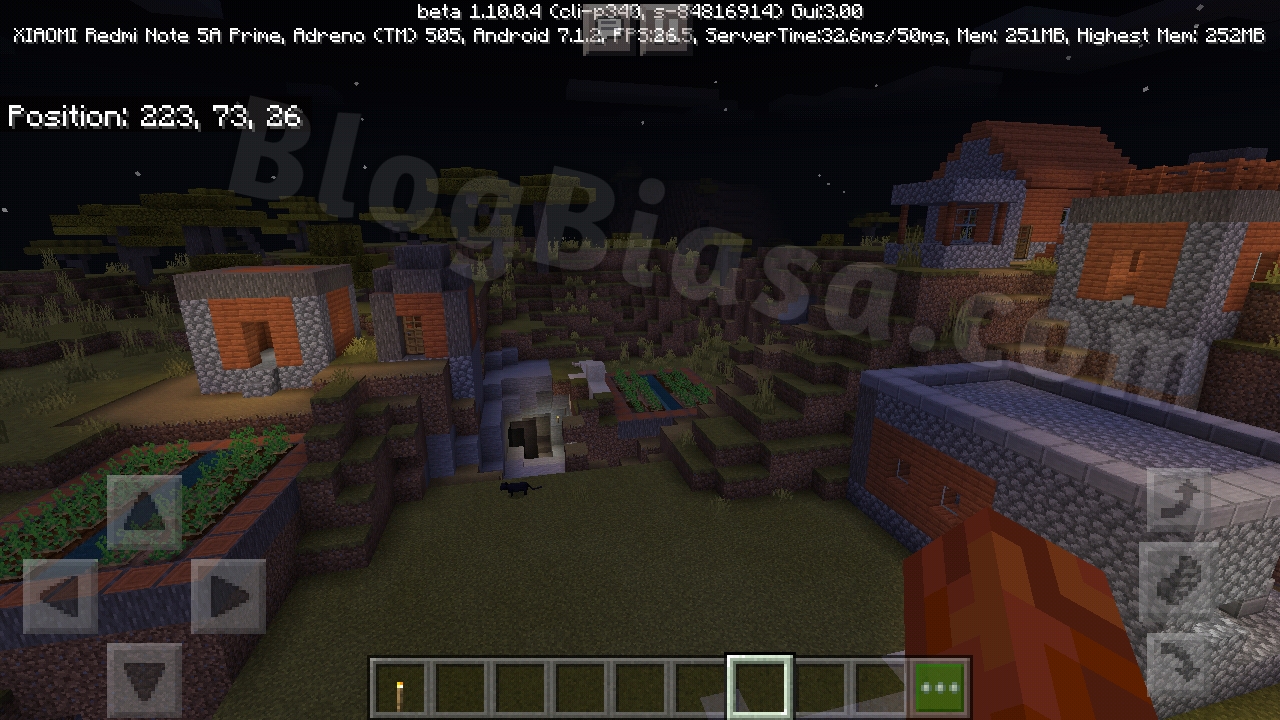1280x720 pixels.
Task: Select the fourth hotbar slot
Action: 580,683
